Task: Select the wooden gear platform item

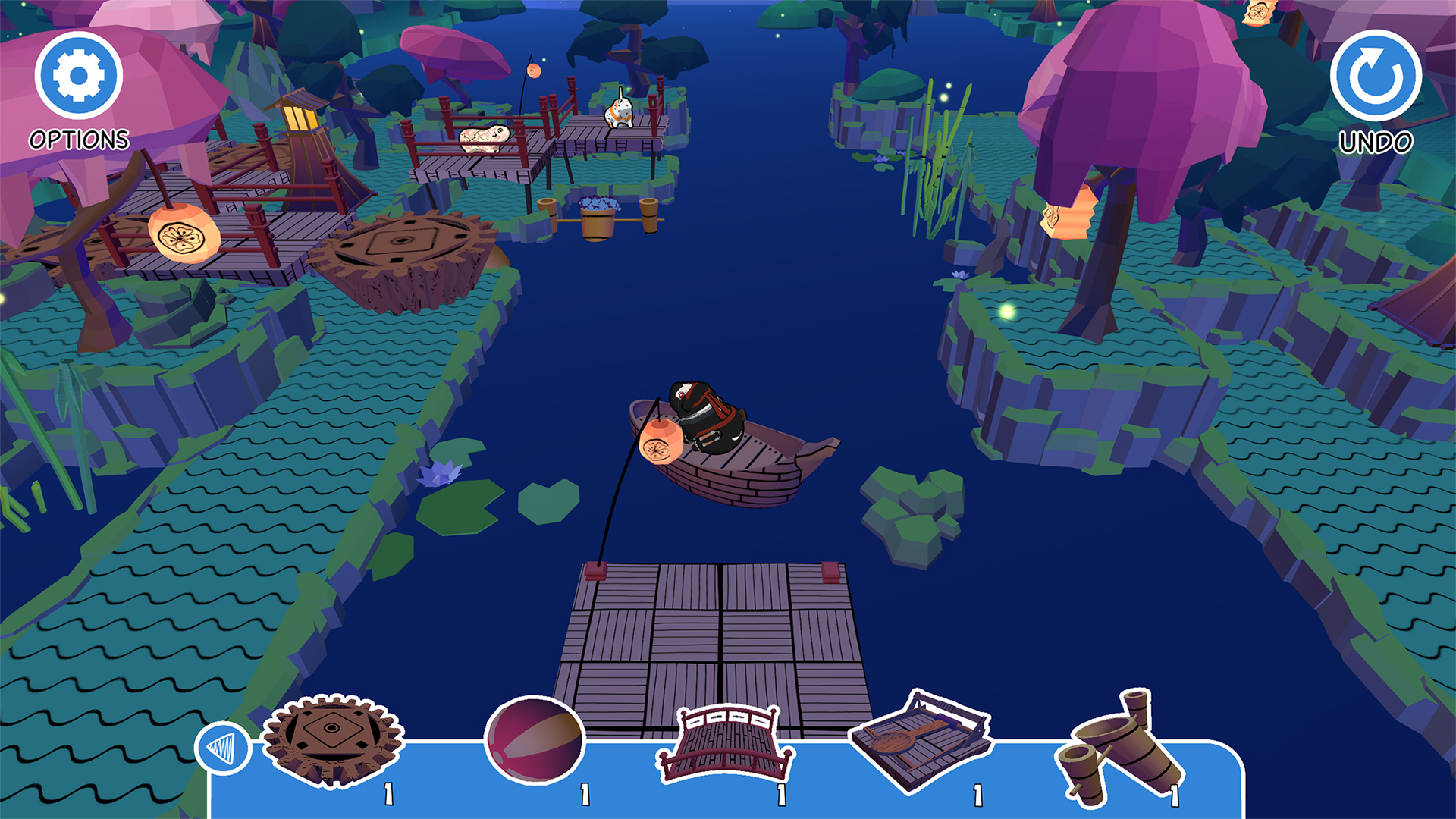Action: click(332, 739)
